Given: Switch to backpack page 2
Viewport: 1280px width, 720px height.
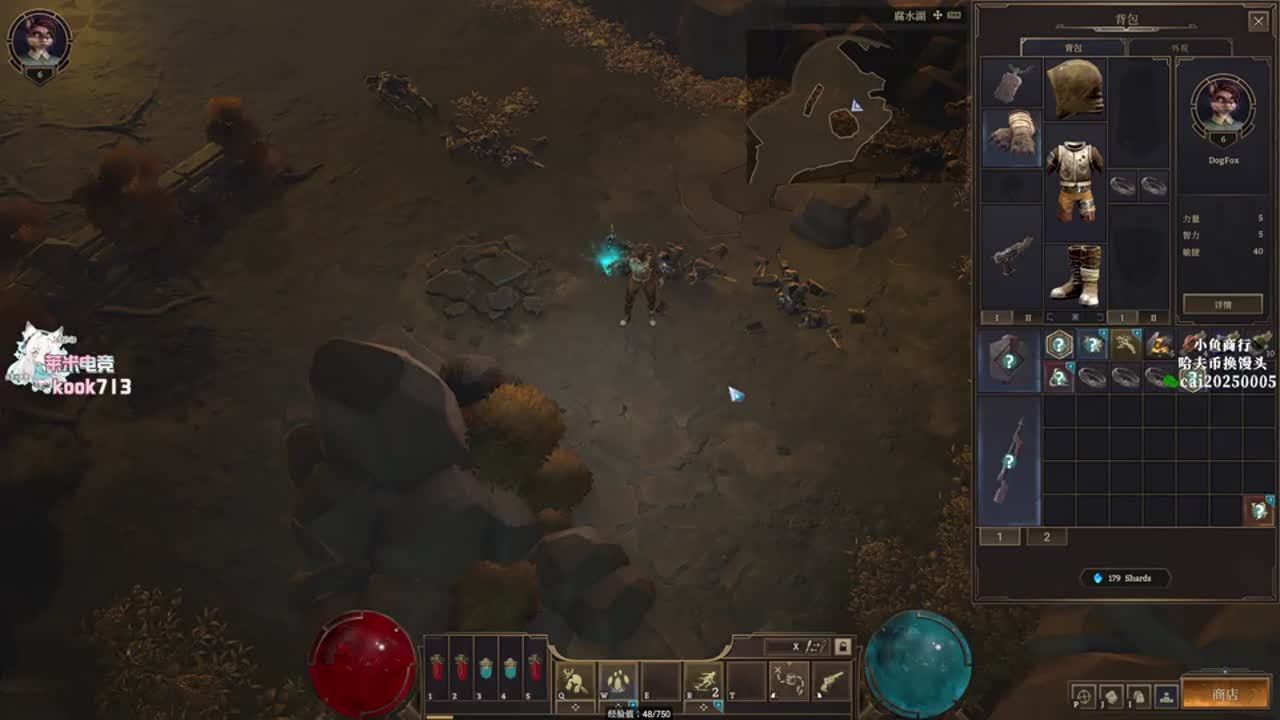Looking at the screenshot, I should [1047, 537].
